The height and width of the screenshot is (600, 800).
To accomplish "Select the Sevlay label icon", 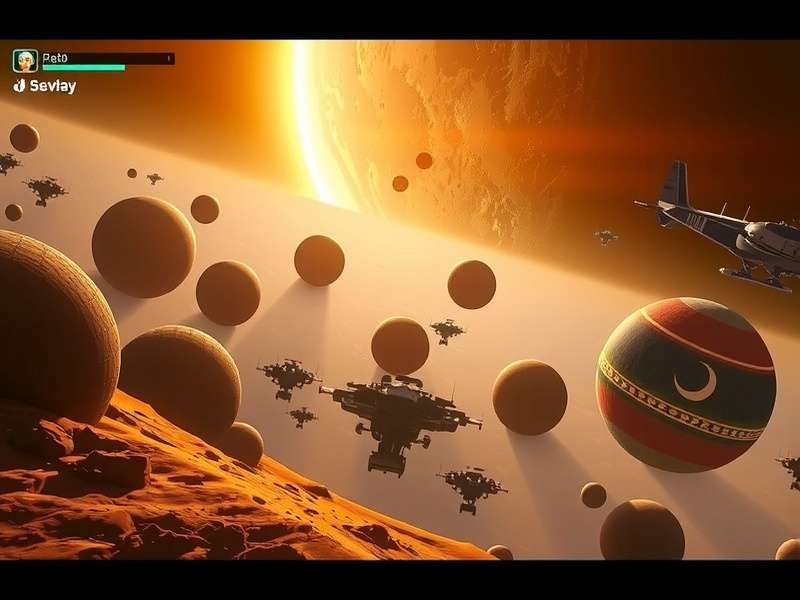I will pos(19,86).
